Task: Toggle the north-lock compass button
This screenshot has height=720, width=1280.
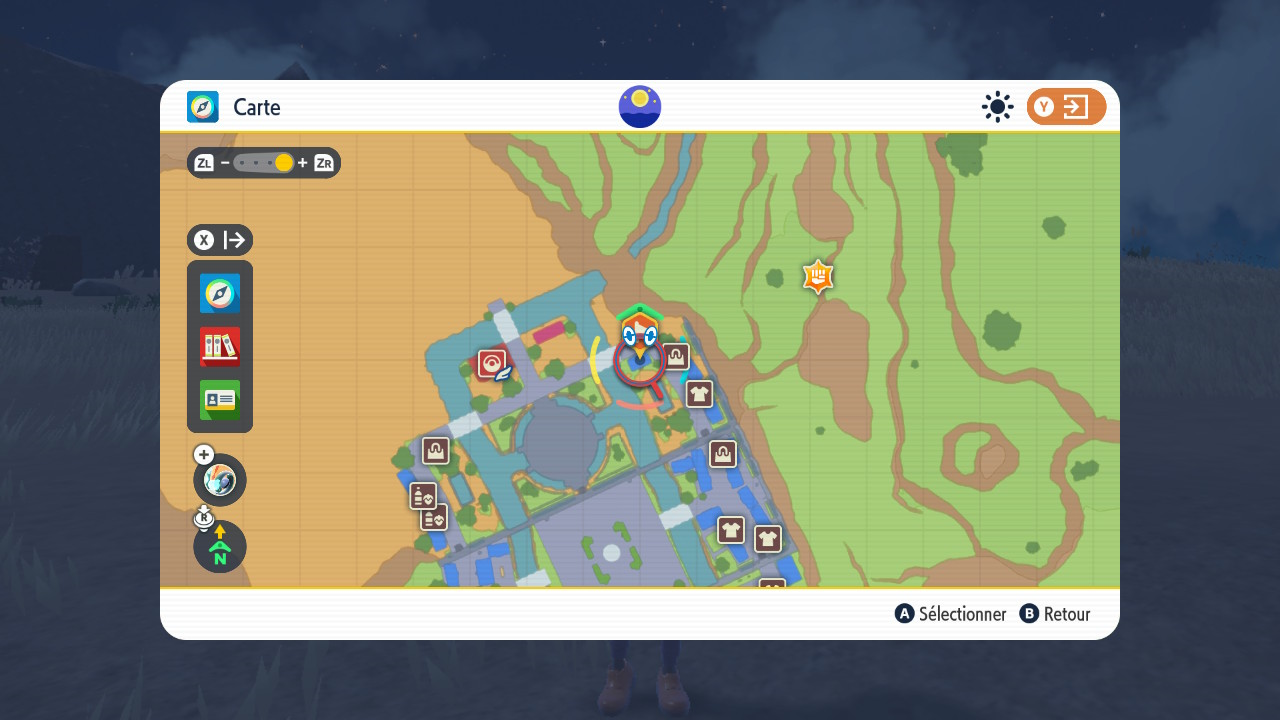Action: [220, 547]
